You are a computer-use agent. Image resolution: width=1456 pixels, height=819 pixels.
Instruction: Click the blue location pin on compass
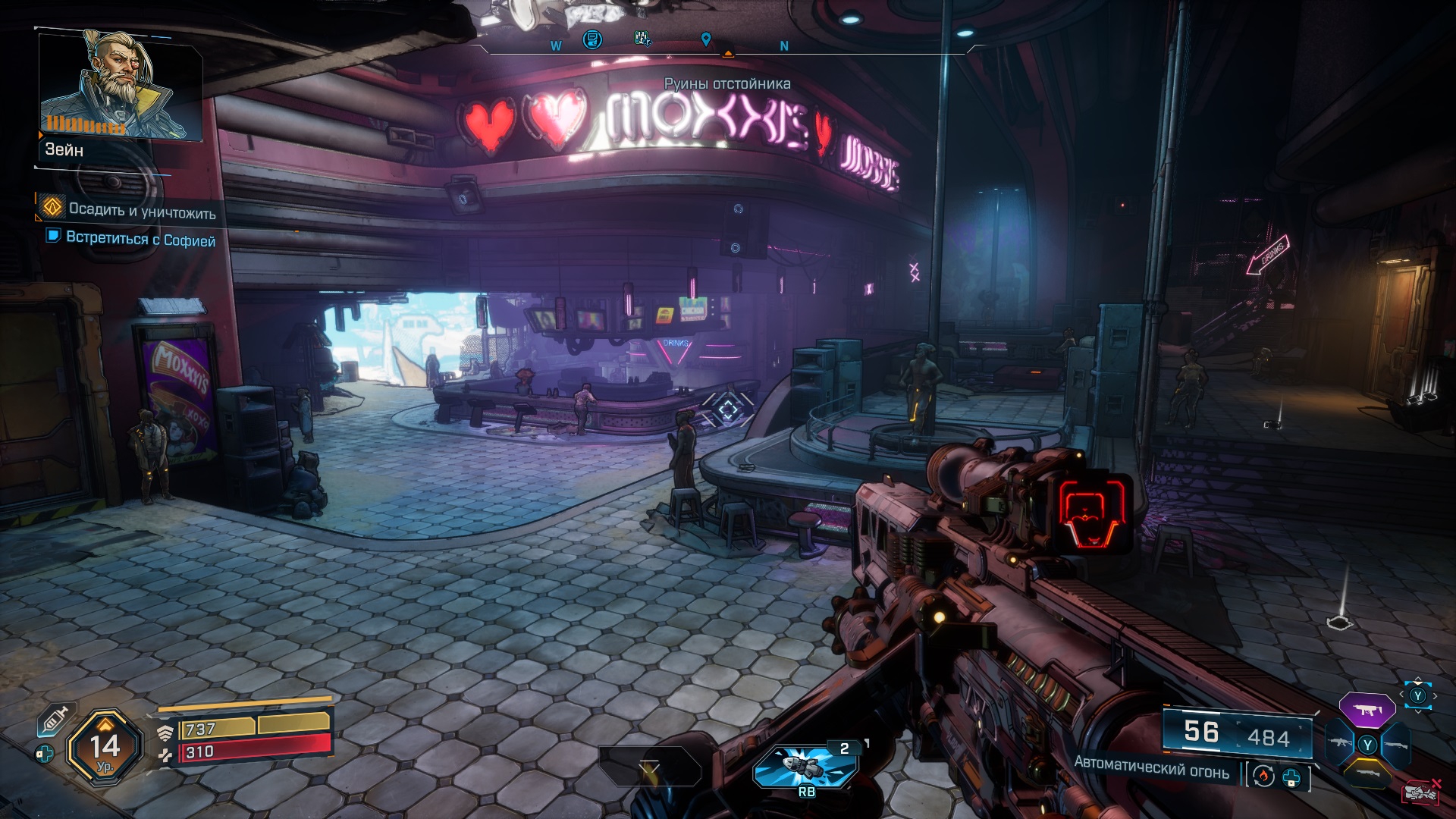click(x=706, y=39)
